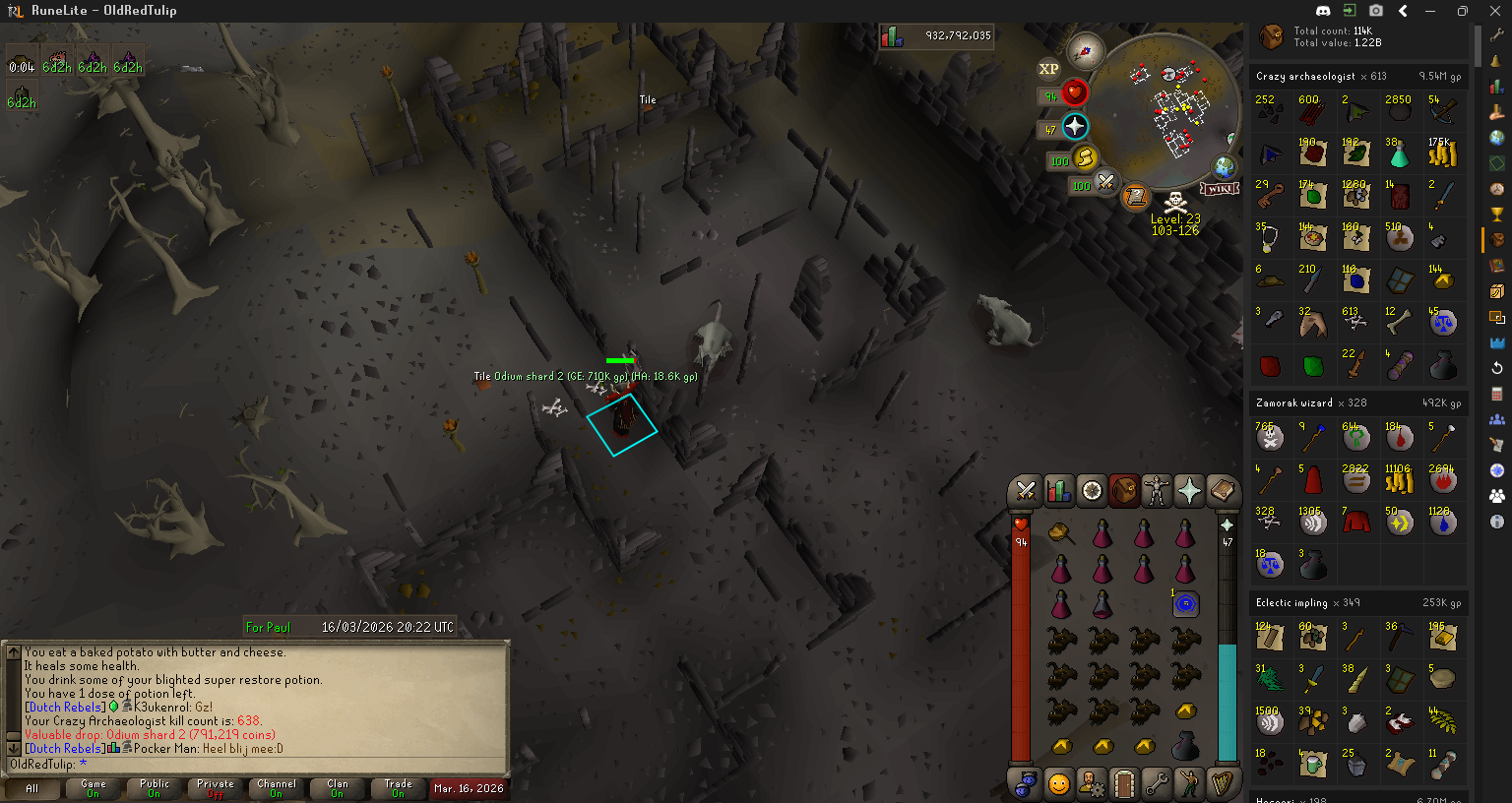
Task: Click the Wiki lookup banner
Action: [x=1219, y=188]
